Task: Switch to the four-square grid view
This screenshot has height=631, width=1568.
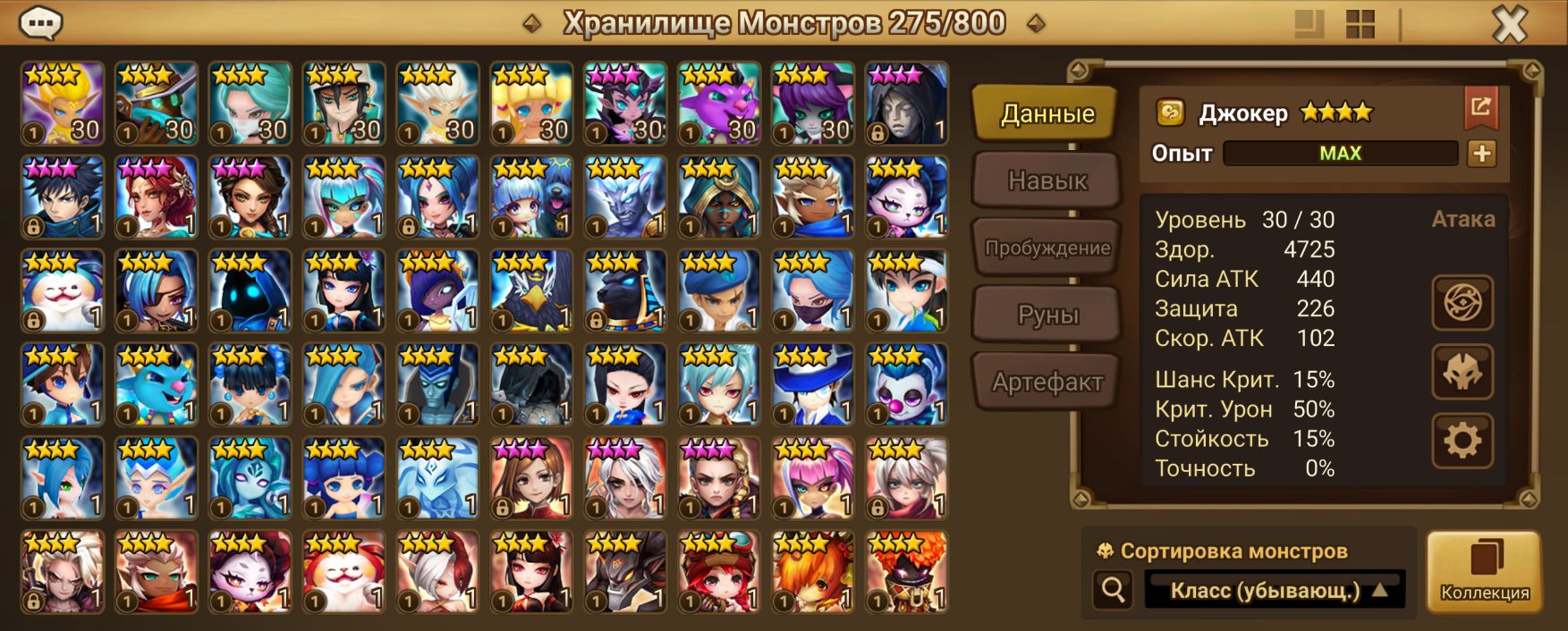Action: point(1360,25)
